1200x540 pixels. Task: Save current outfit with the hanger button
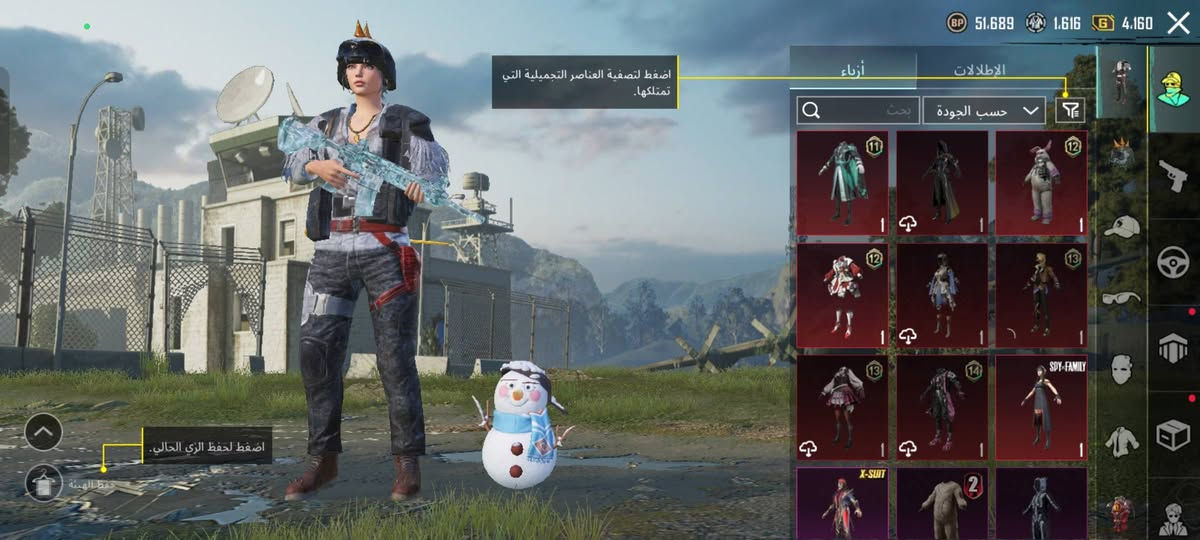click(44, 483)
